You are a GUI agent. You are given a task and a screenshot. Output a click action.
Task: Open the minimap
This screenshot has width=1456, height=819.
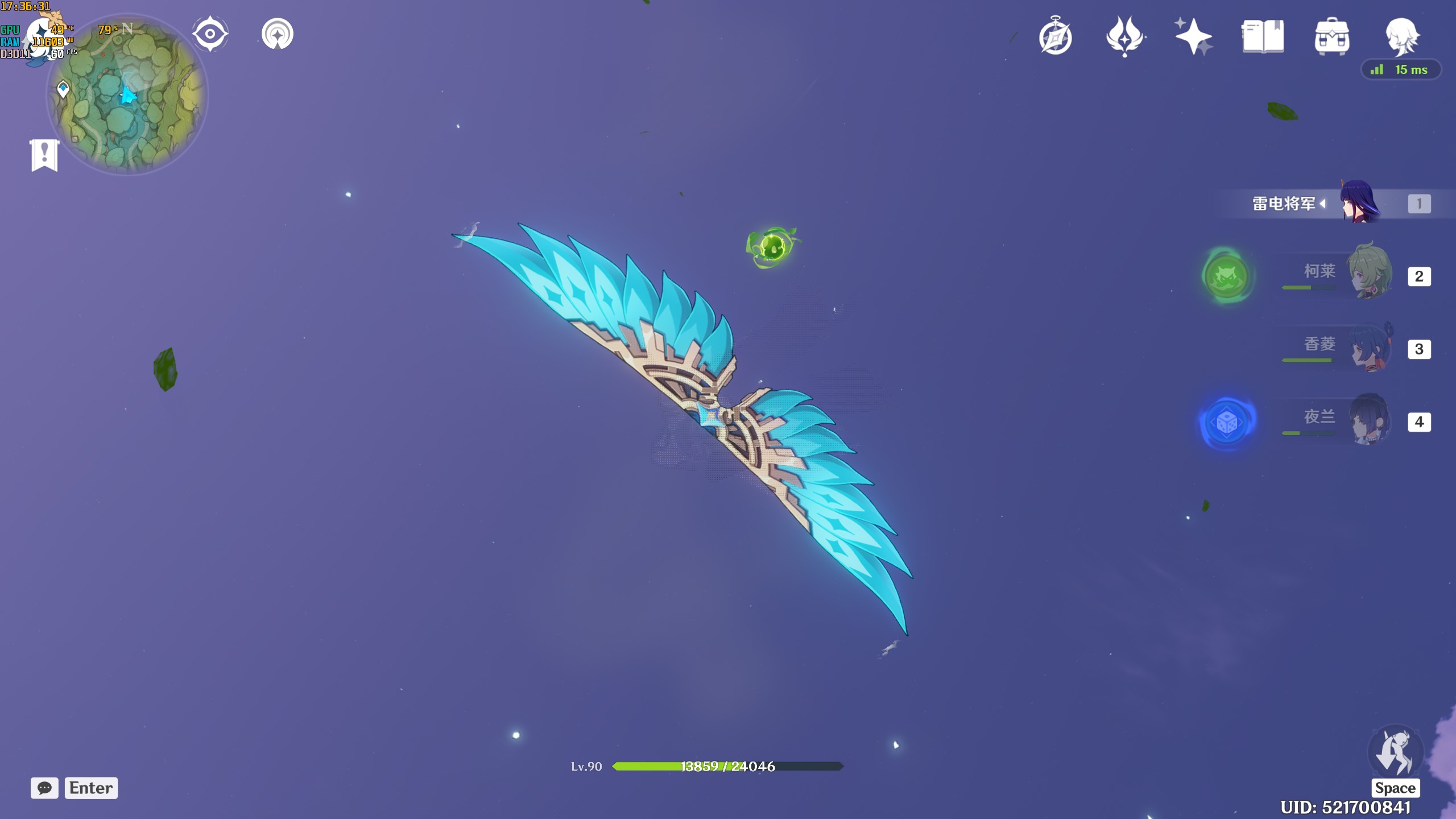127,94
